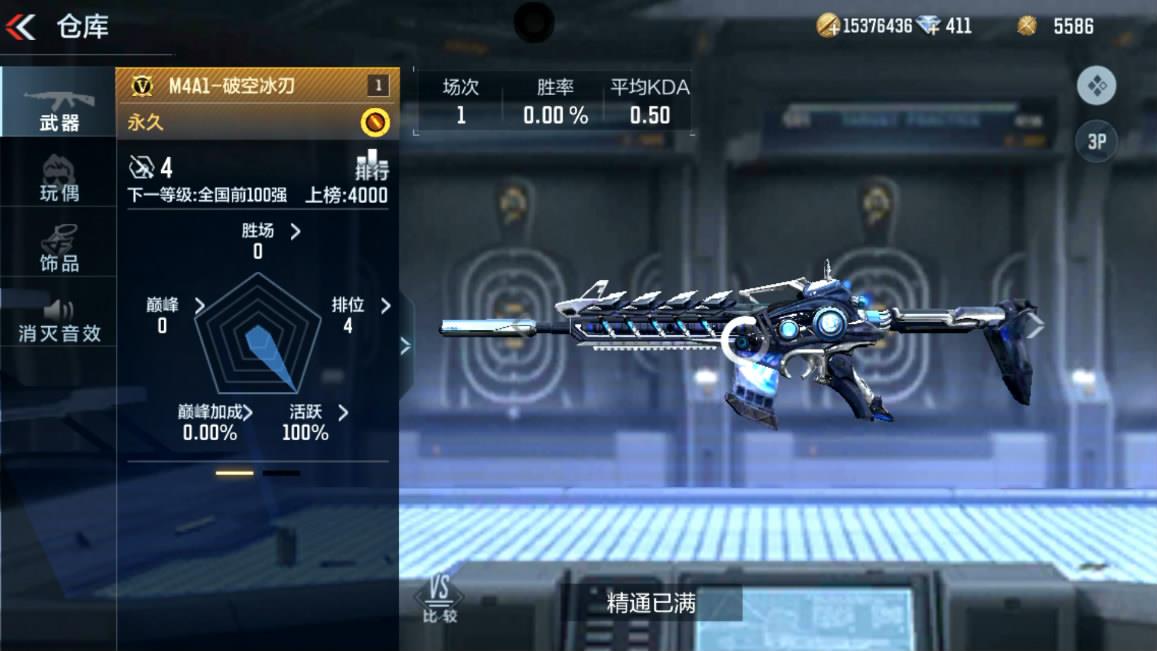Toggle the 3P third-person view
The image size is (1157, 651).
tap(1096, 141)
